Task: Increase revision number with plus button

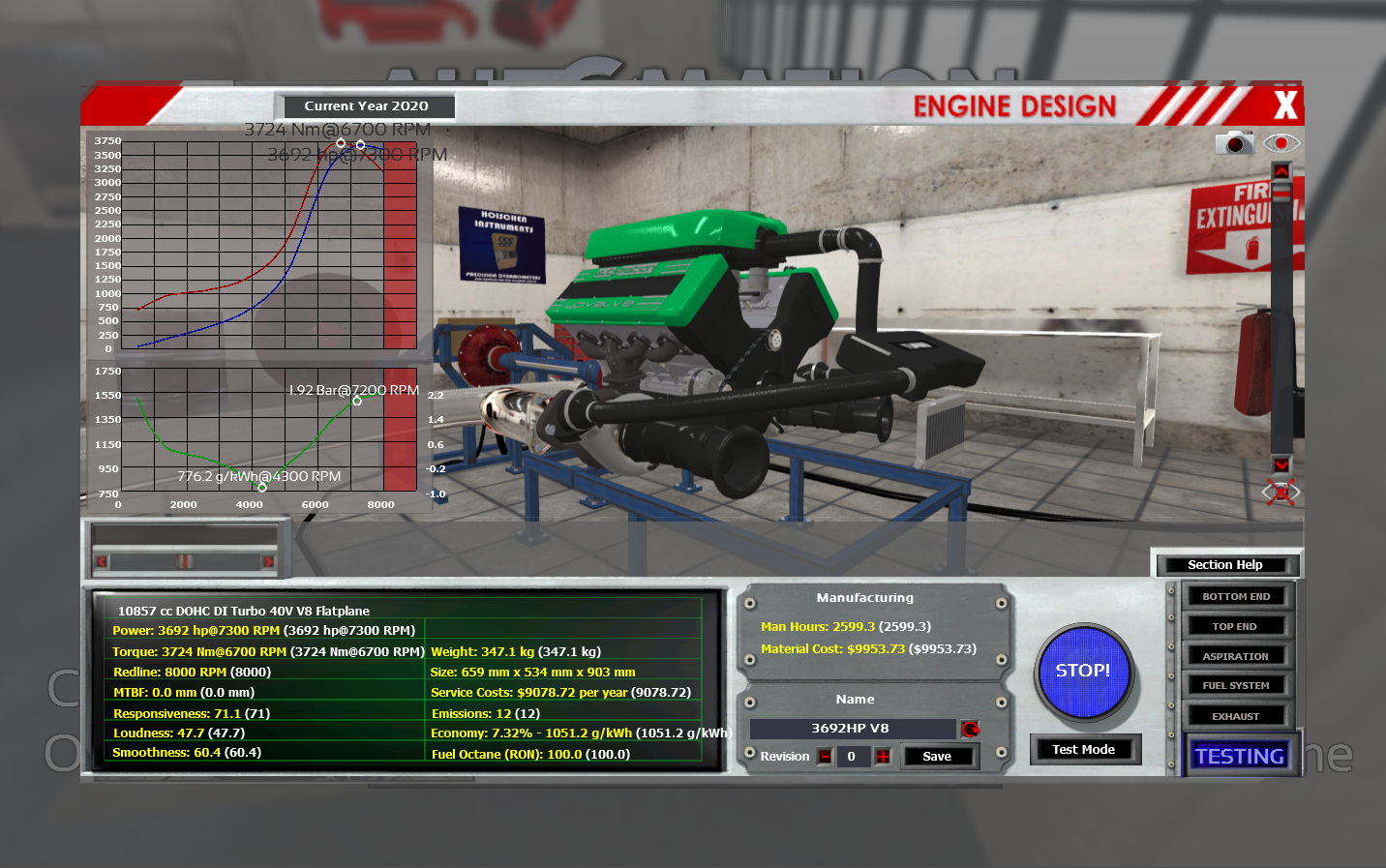Action: [883, 757]
